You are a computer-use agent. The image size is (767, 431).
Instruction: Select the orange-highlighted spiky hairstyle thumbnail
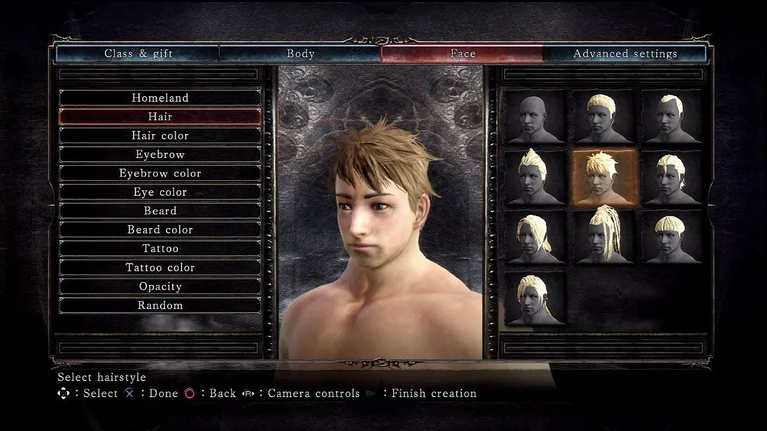[x=602, y=178]
